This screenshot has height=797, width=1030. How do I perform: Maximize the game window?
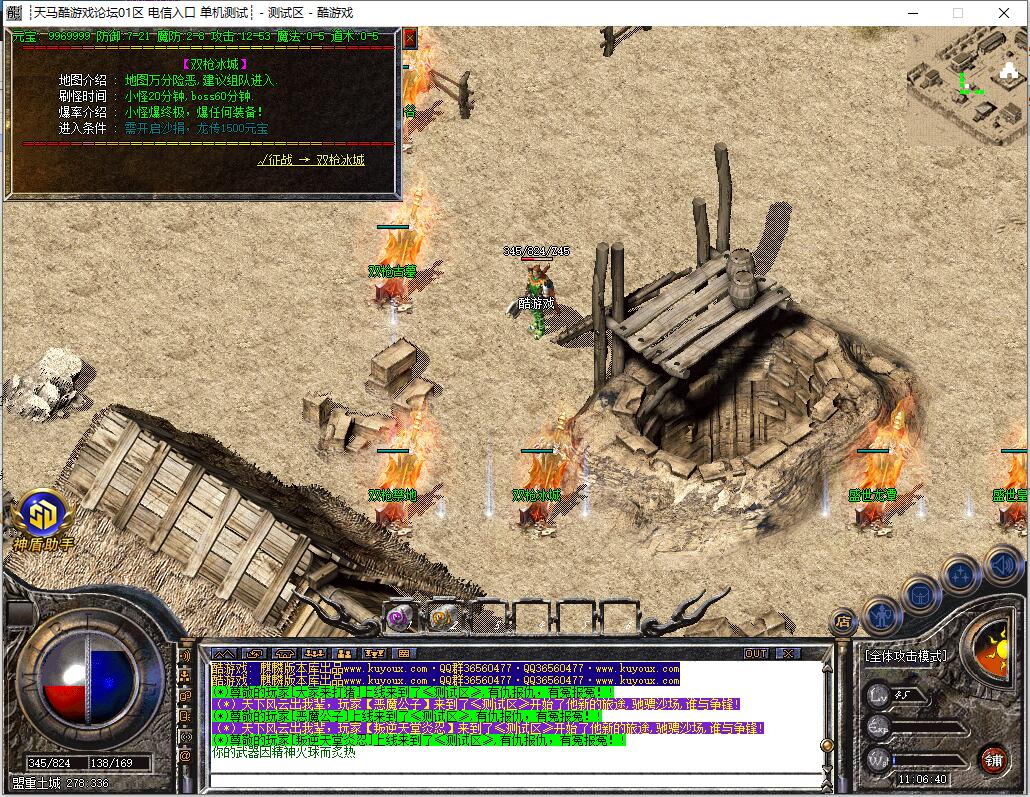click(957, 13)
